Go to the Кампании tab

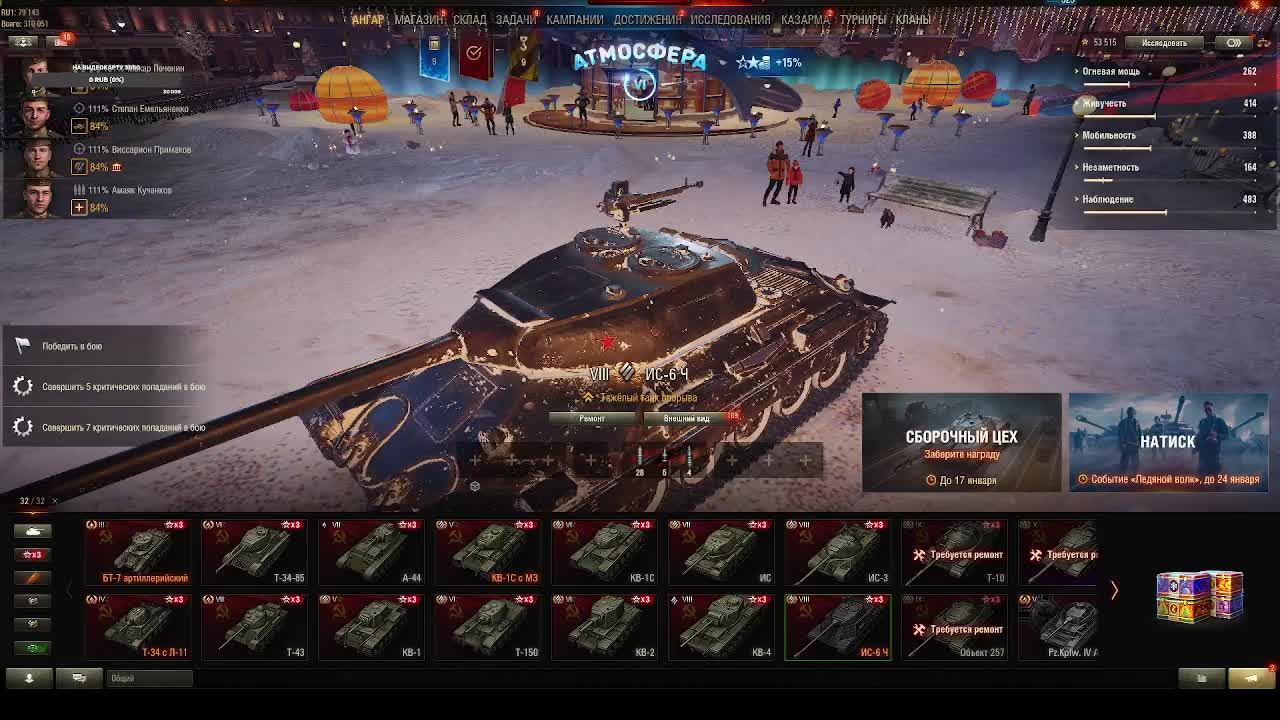click(x=574, y=19)
